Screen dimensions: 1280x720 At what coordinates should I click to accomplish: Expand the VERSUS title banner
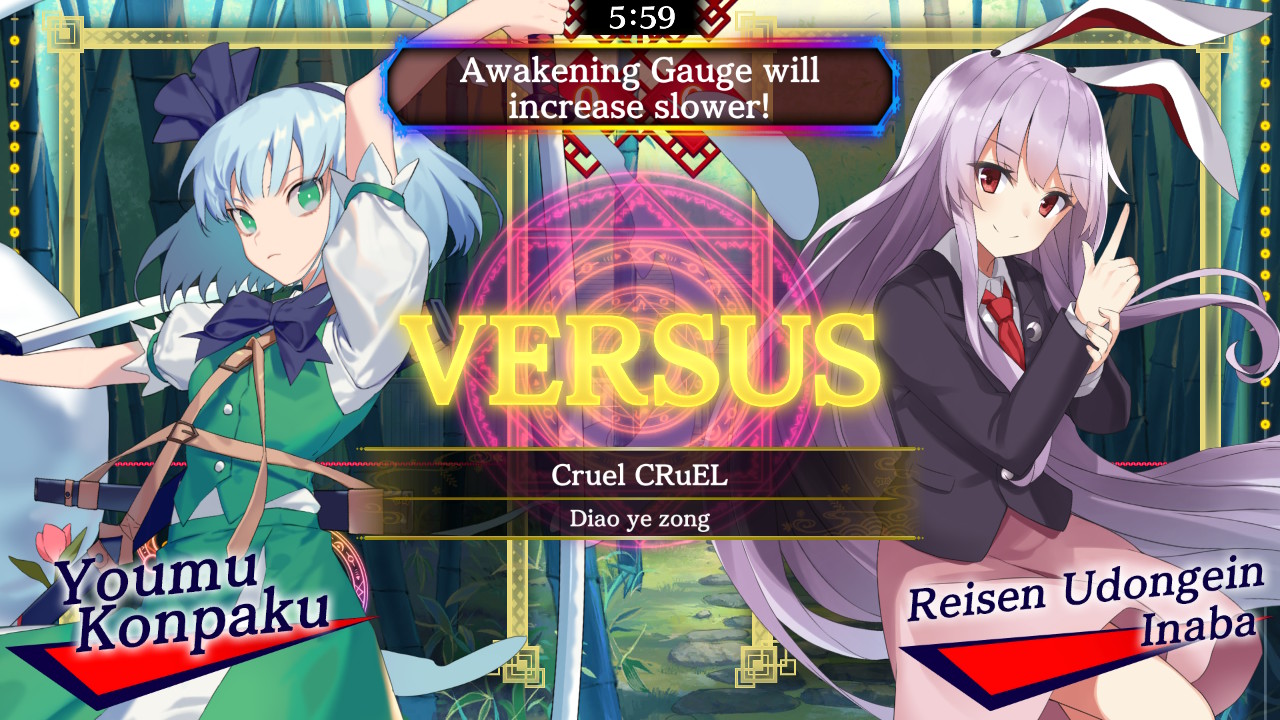(640, 360)
